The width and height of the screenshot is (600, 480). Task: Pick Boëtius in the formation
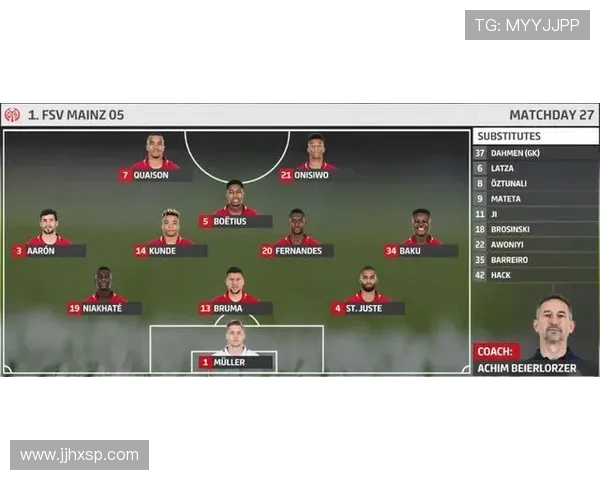point(235,222)
